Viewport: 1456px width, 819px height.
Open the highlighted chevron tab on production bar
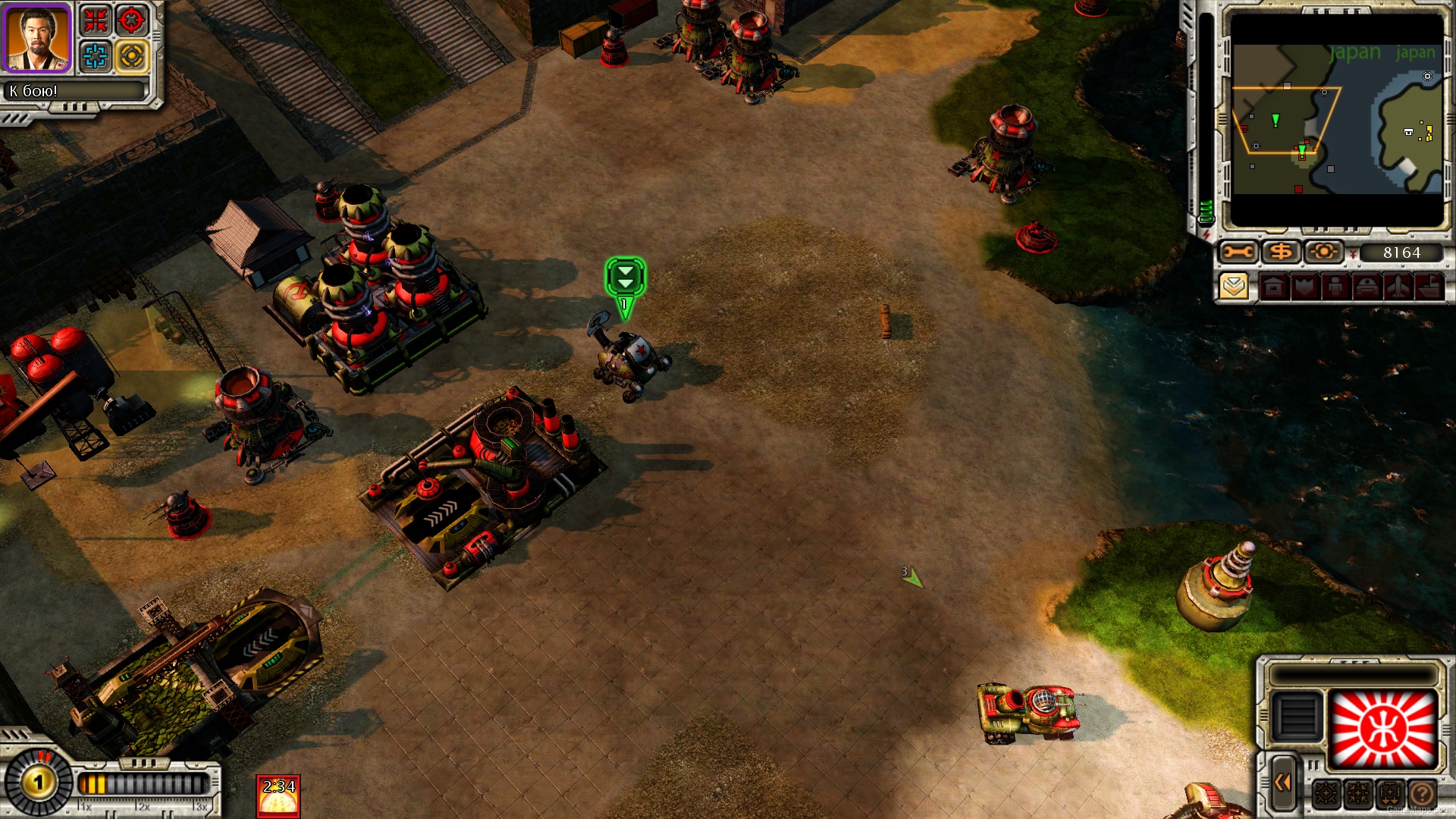point(1235,287)
